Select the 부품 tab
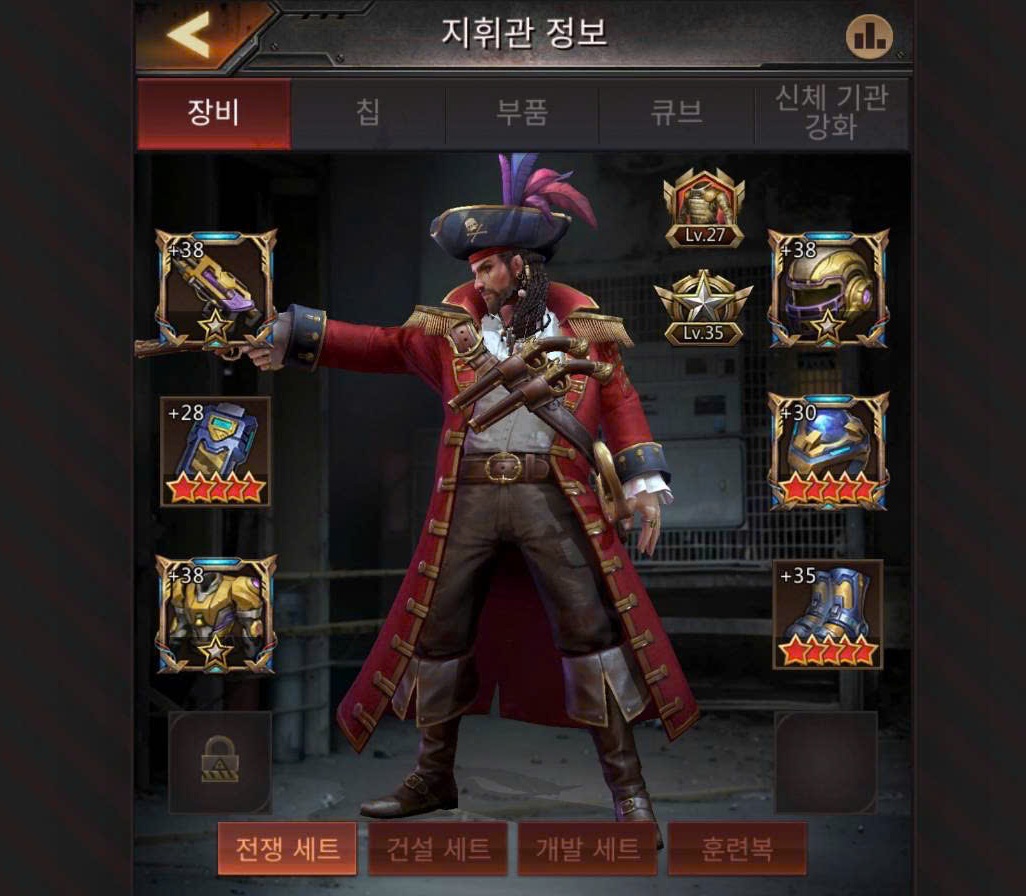Screen dimensions: 1026x896 (522, 113)
